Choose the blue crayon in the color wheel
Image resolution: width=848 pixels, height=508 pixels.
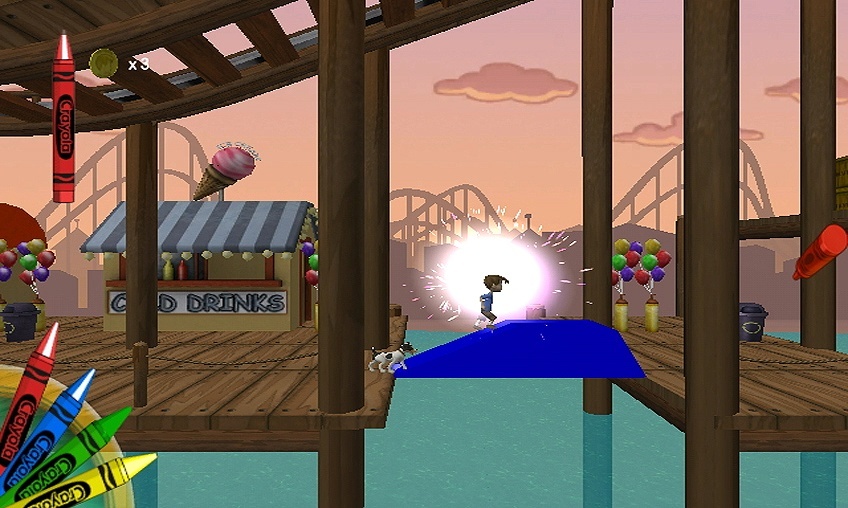[52, 419]
